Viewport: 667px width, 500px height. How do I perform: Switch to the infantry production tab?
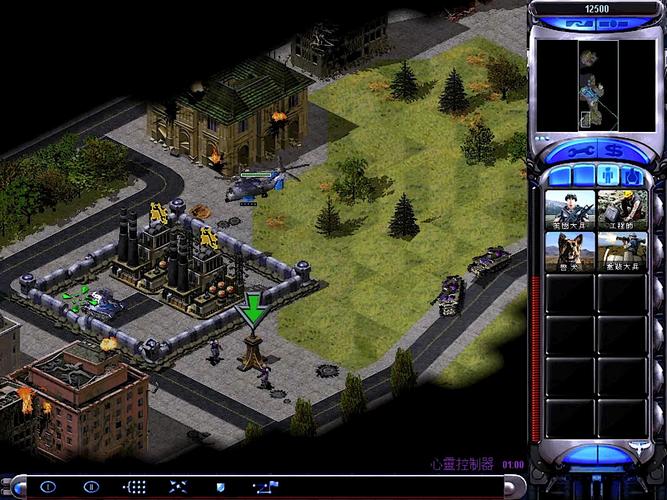pyautogui.click(x=608, y=177)
